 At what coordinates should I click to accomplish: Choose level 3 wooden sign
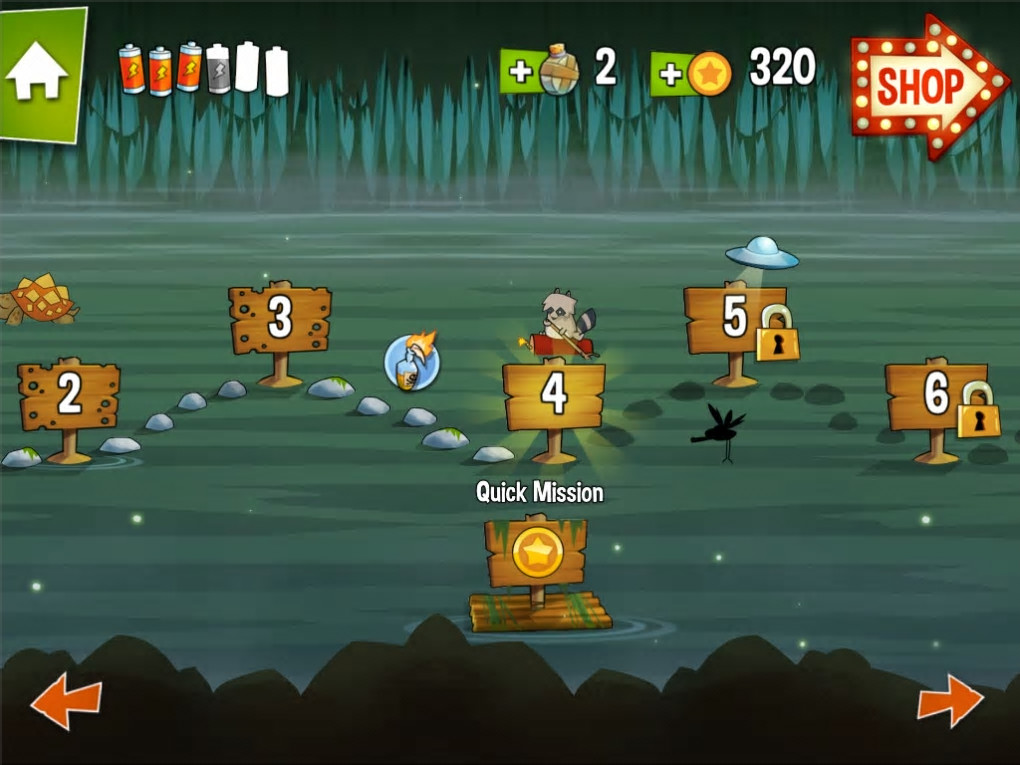click(x=280, y=320)
